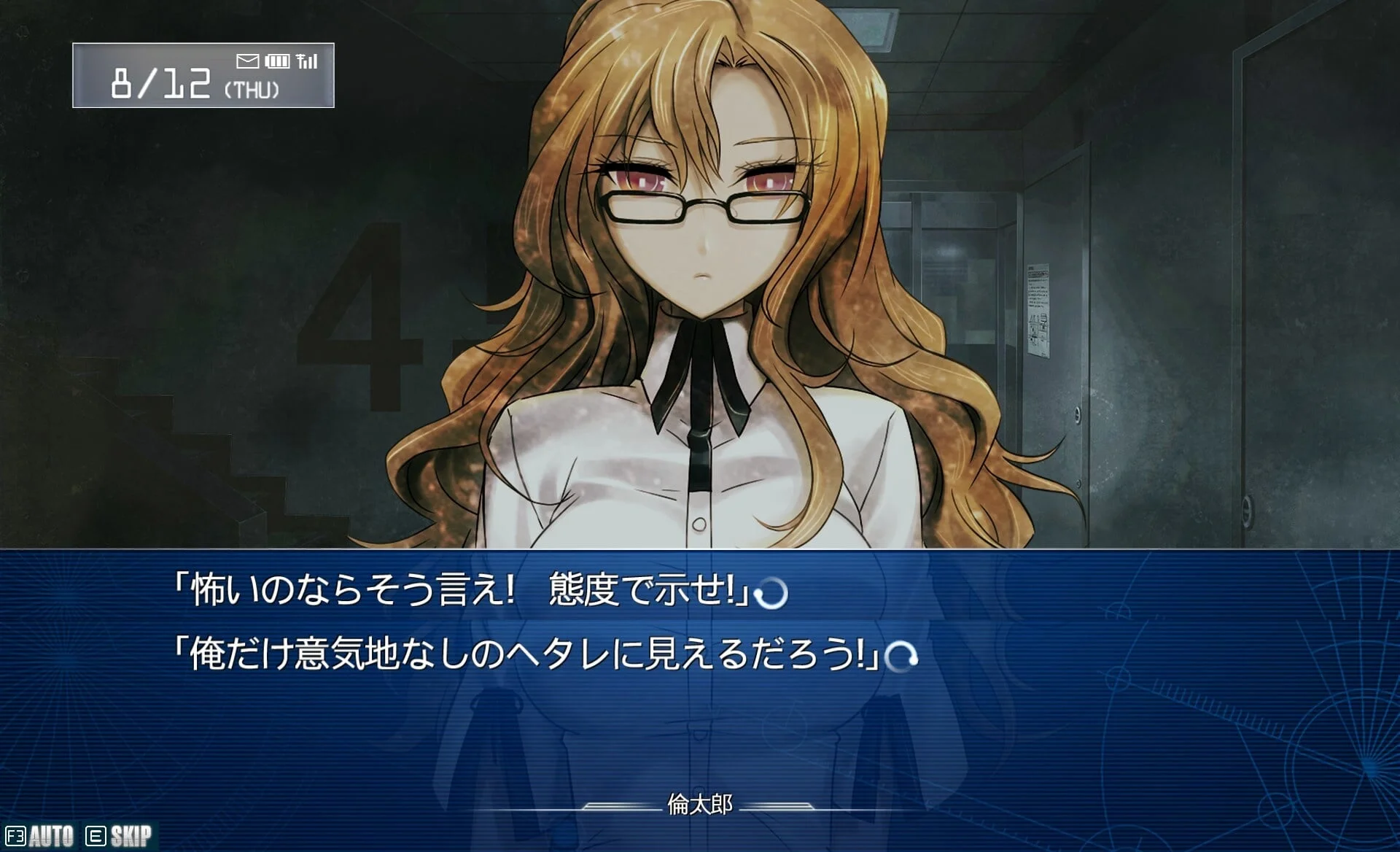Viewport: 1400px width, 852px height.
Task: Activate the SKIP text button
Action: point(120,836)
